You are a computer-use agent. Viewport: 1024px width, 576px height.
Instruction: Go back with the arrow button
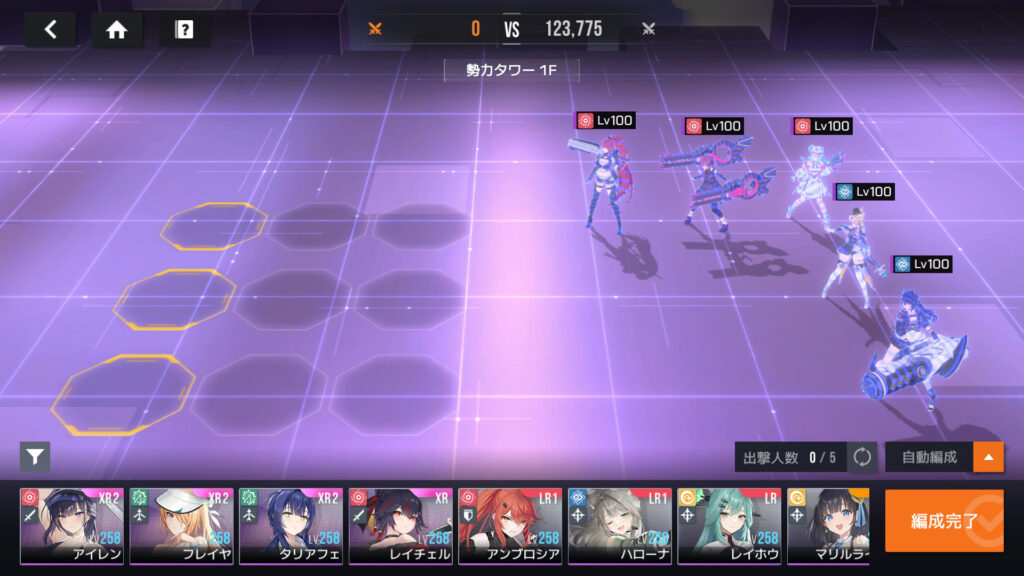[50, 29]
